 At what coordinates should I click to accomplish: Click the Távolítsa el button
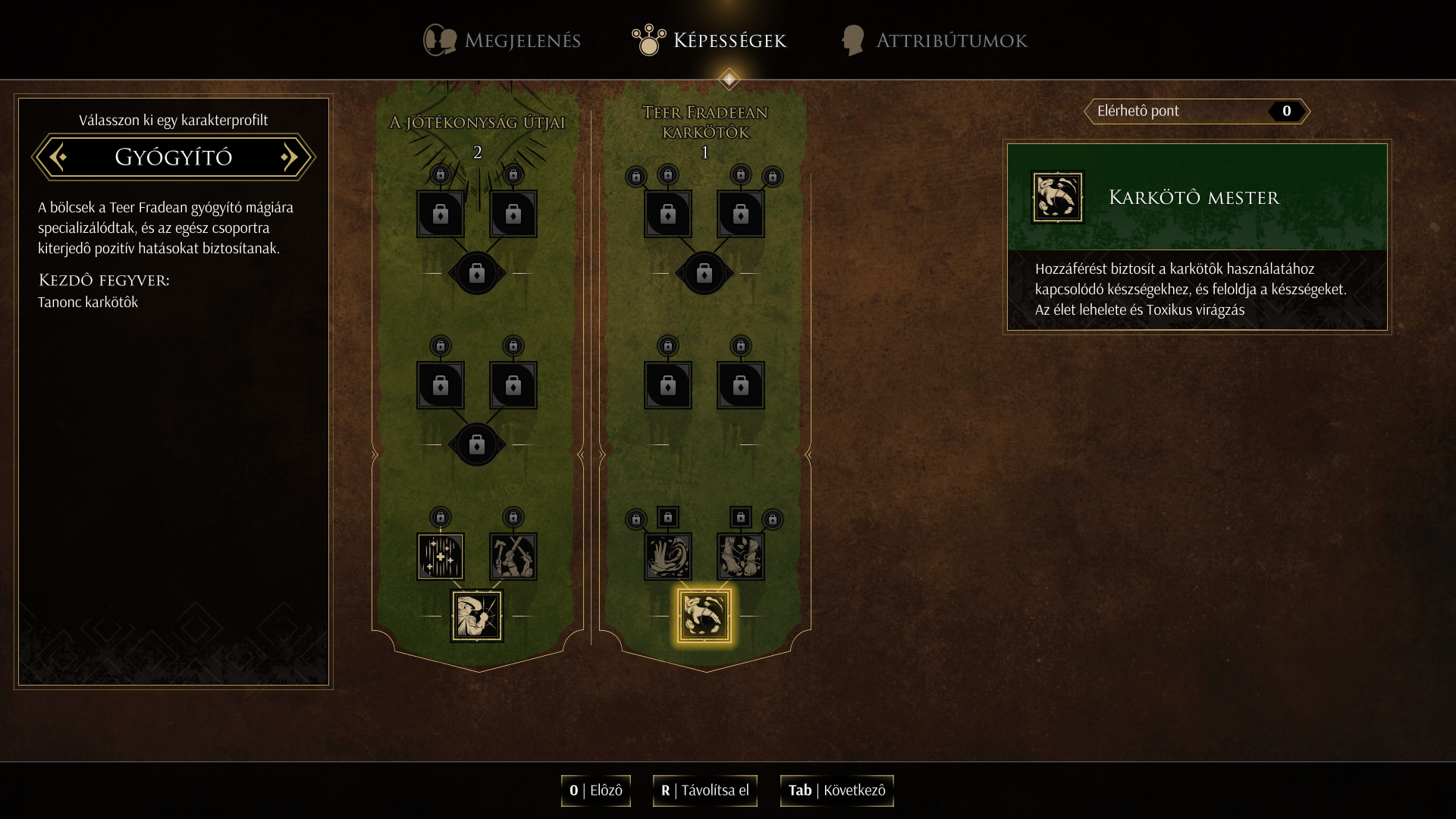(704, 790)
